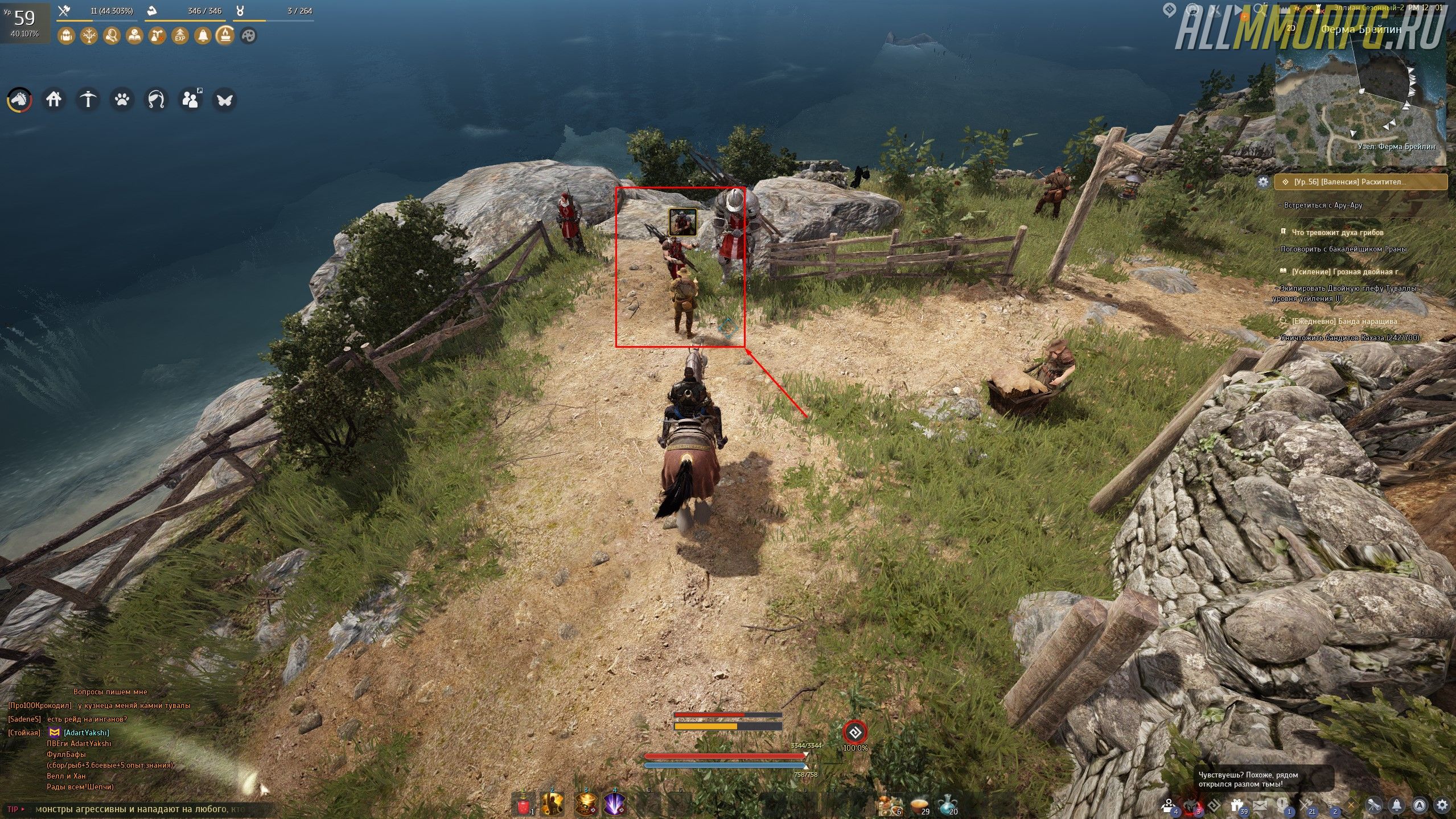Click the house icon
1456x819 pixels.
[x=54, y=100]
